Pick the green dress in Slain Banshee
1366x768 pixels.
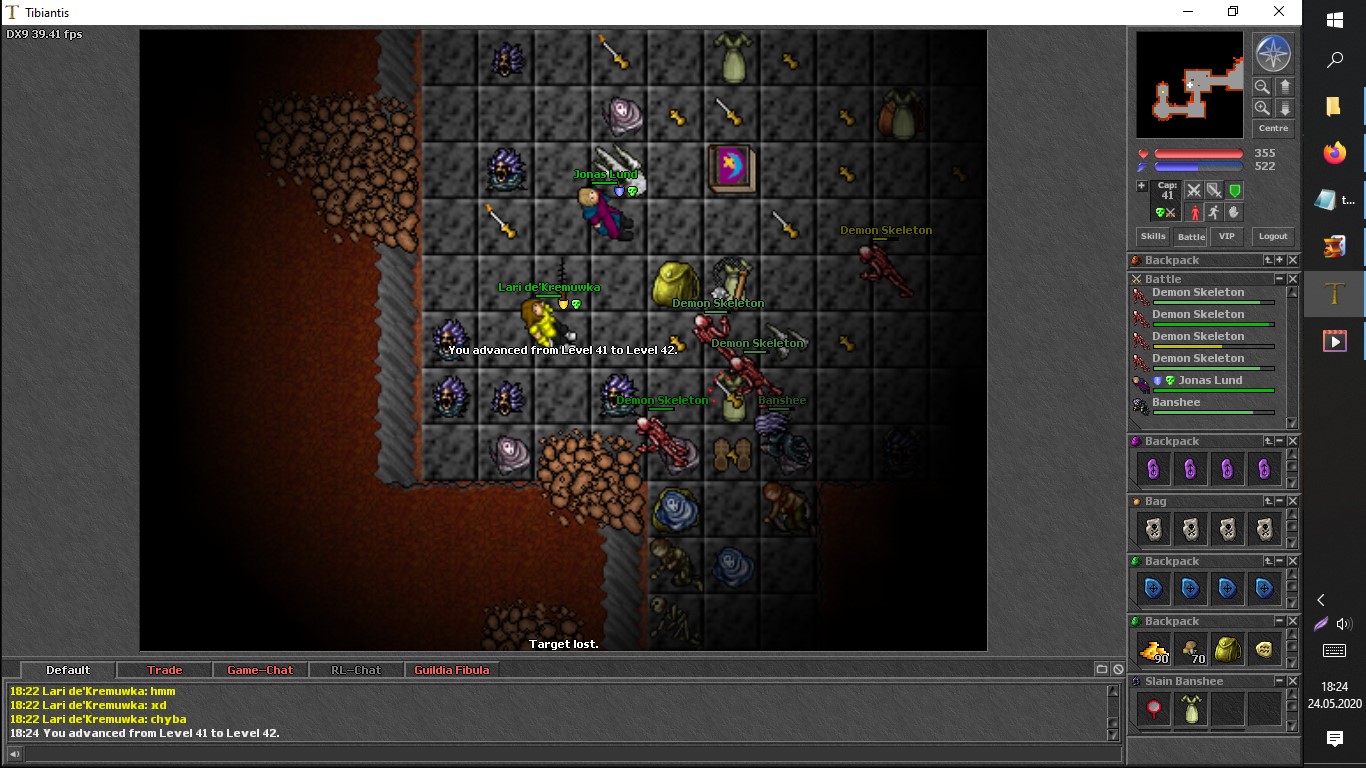(x=1190, y=709)
